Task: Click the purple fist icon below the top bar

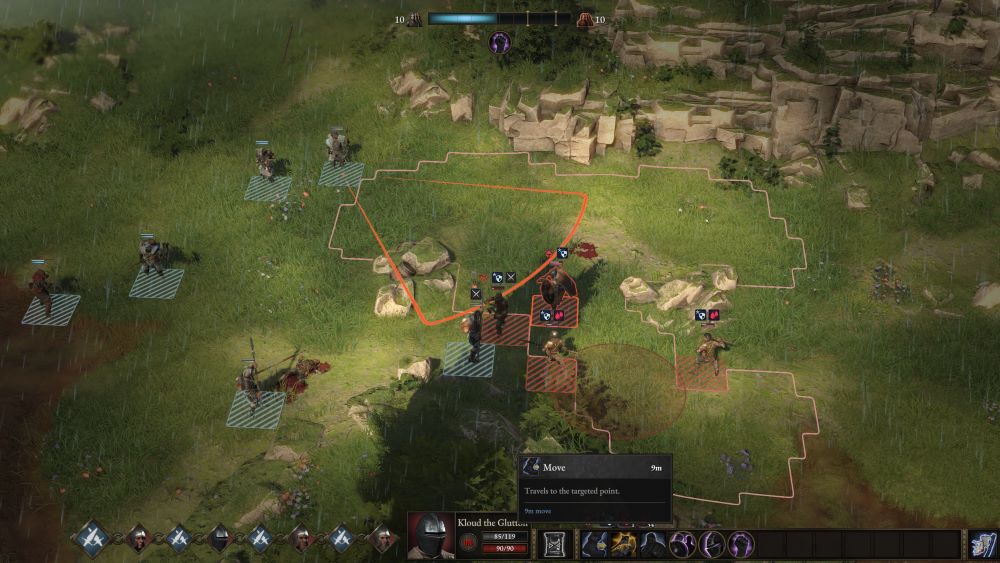Action: [499, 43]
